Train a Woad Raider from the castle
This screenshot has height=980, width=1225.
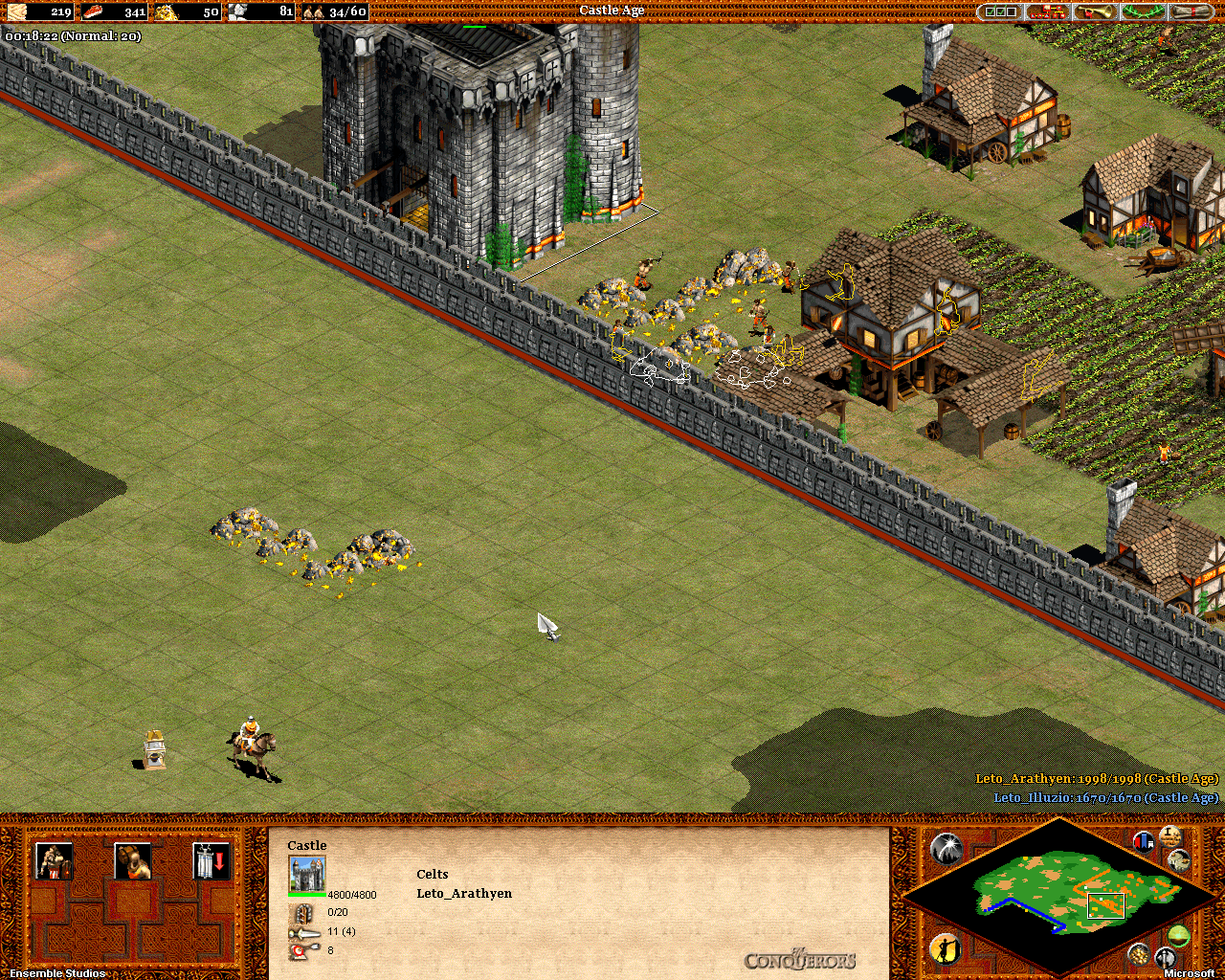click(x=54, y=861)
